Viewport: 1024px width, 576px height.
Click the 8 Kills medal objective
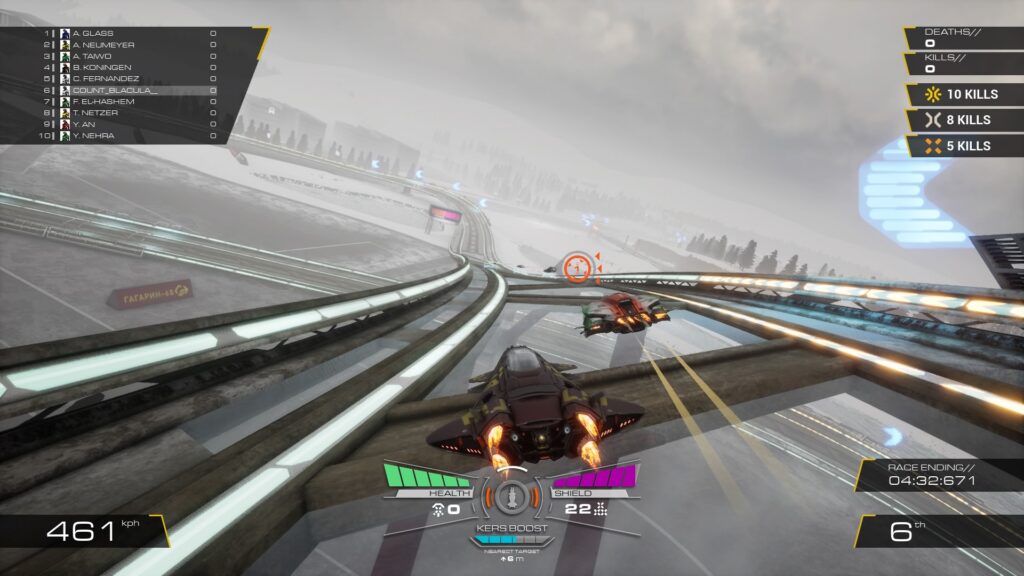[x=964, y=120]
